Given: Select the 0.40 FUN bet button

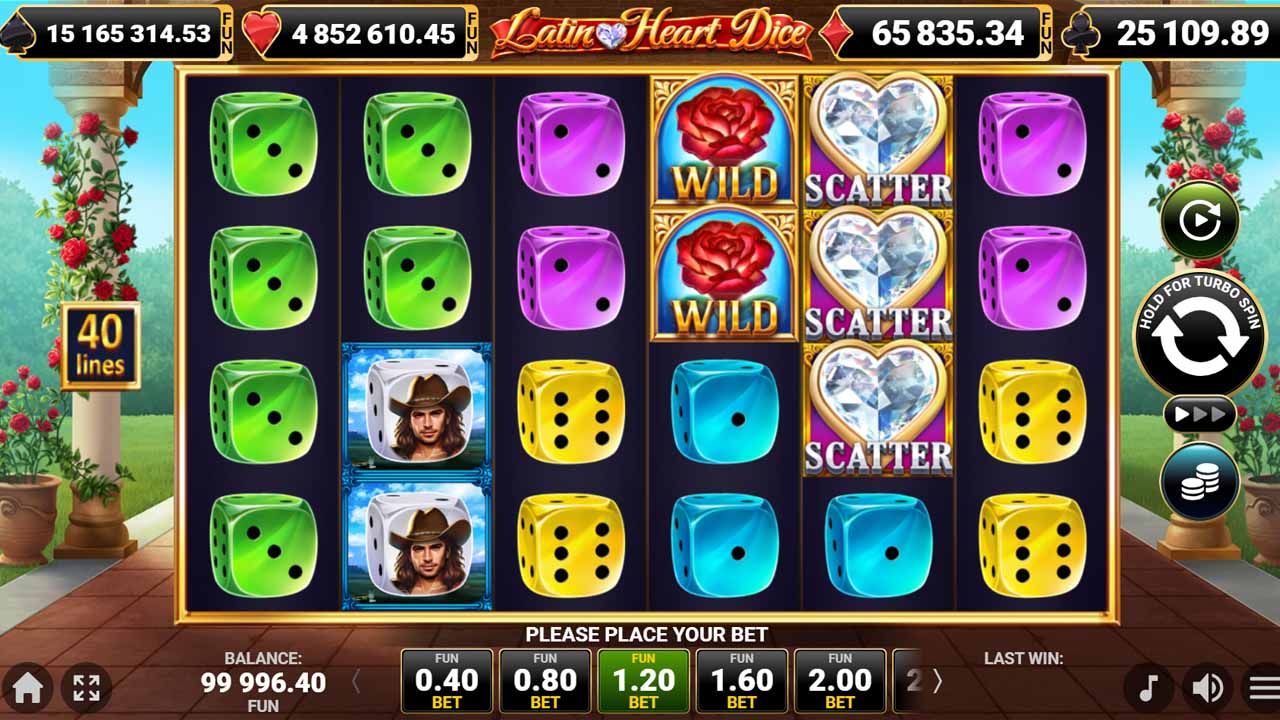Looking at the screenshot, I should tap(447, 678).
